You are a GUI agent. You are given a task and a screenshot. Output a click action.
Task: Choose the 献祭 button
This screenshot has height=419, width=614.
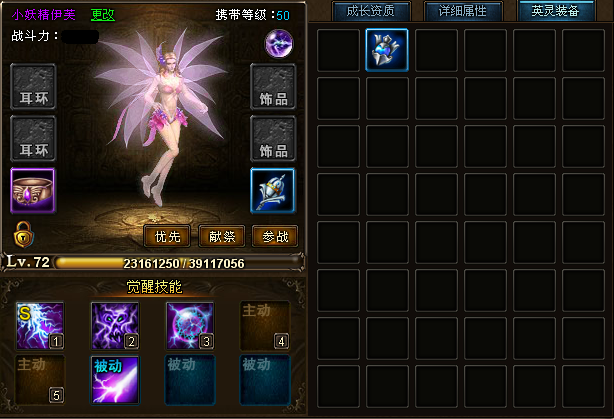(x=222, y=236)
